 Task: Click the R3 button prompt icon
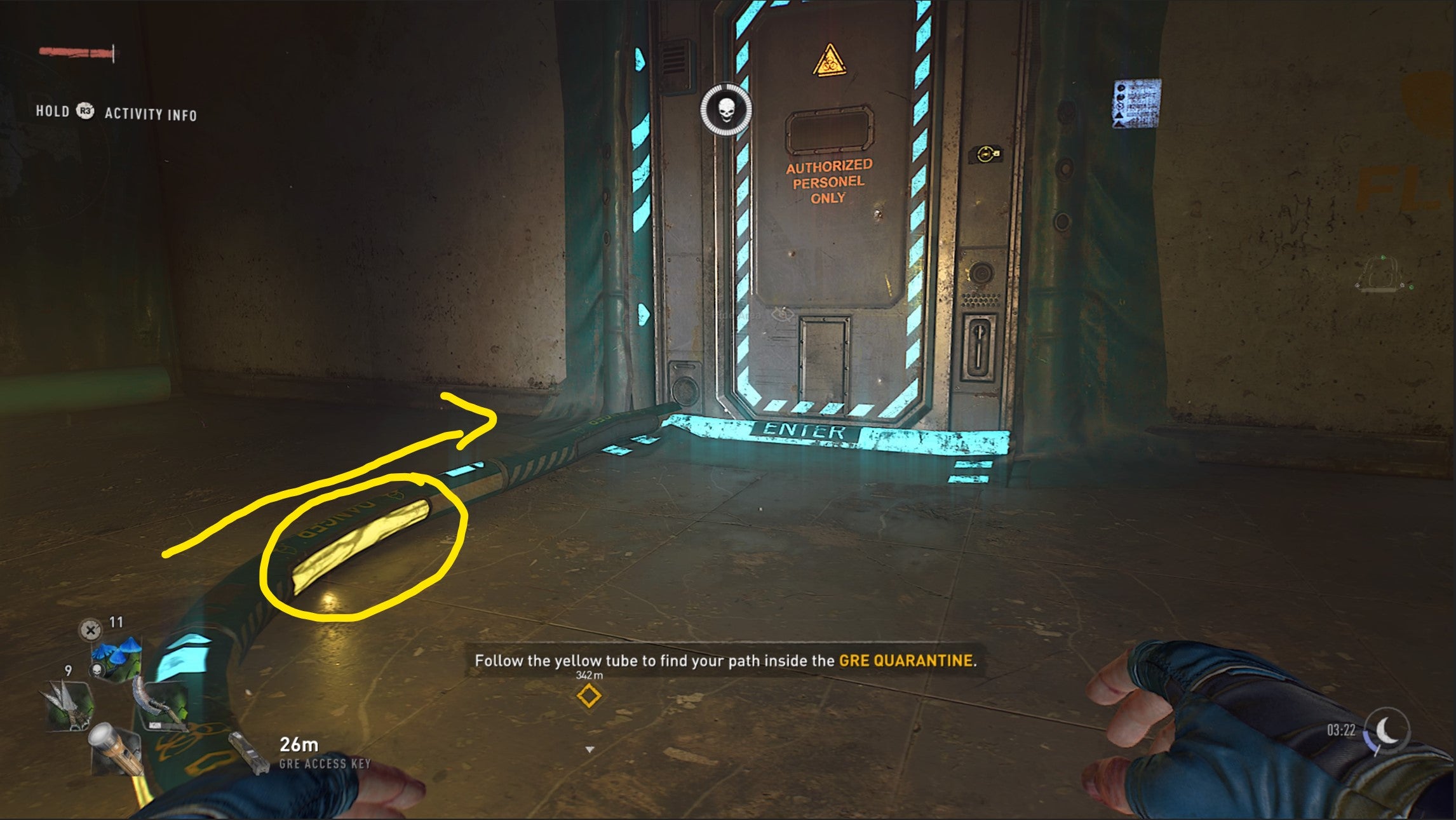pos(86,112)
